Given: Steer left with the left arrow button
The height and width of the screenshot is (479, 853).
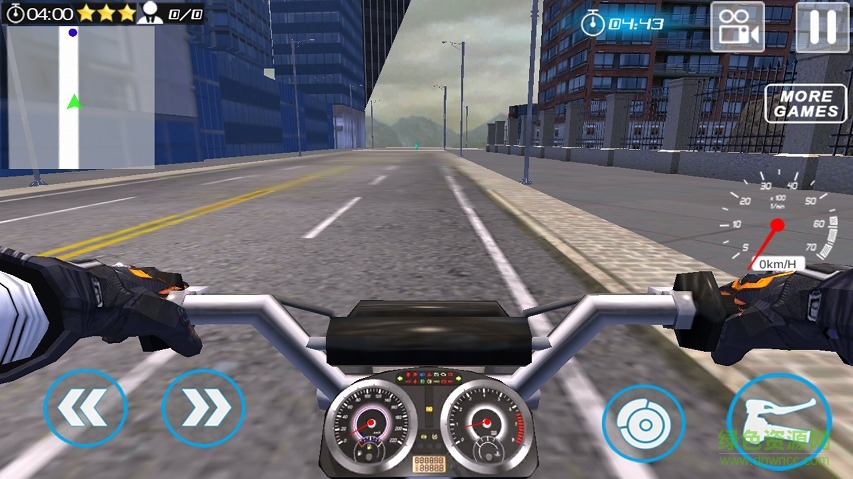Looking at the screenshot, I should [85, 408].
